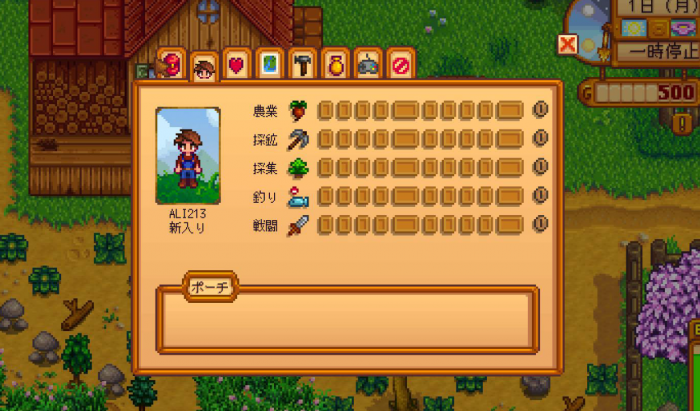The image size is (700, 411).
Task: Switch to the backpack inventory tab
Action: point(172,64)
